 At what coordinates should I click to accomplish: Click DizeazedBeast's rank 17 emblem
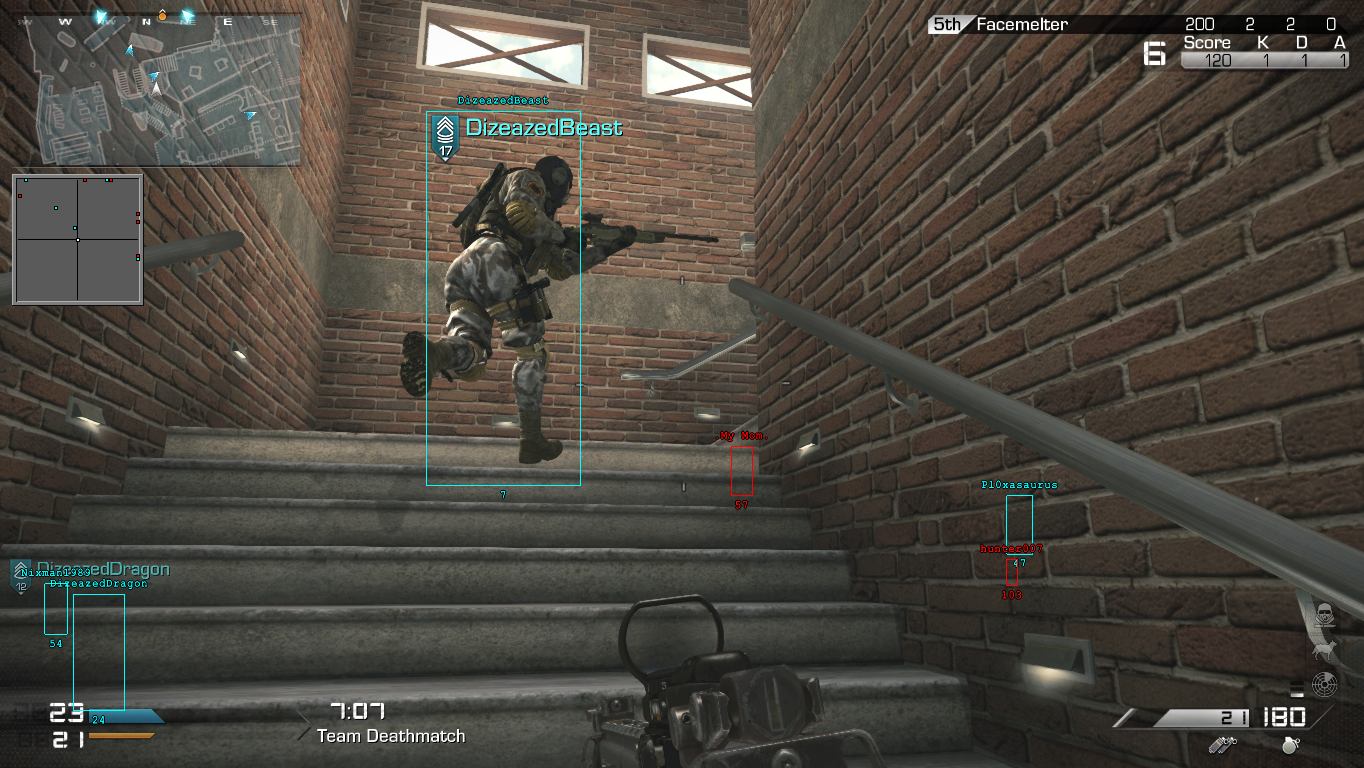pyautogui.click(x=445, y=131)
